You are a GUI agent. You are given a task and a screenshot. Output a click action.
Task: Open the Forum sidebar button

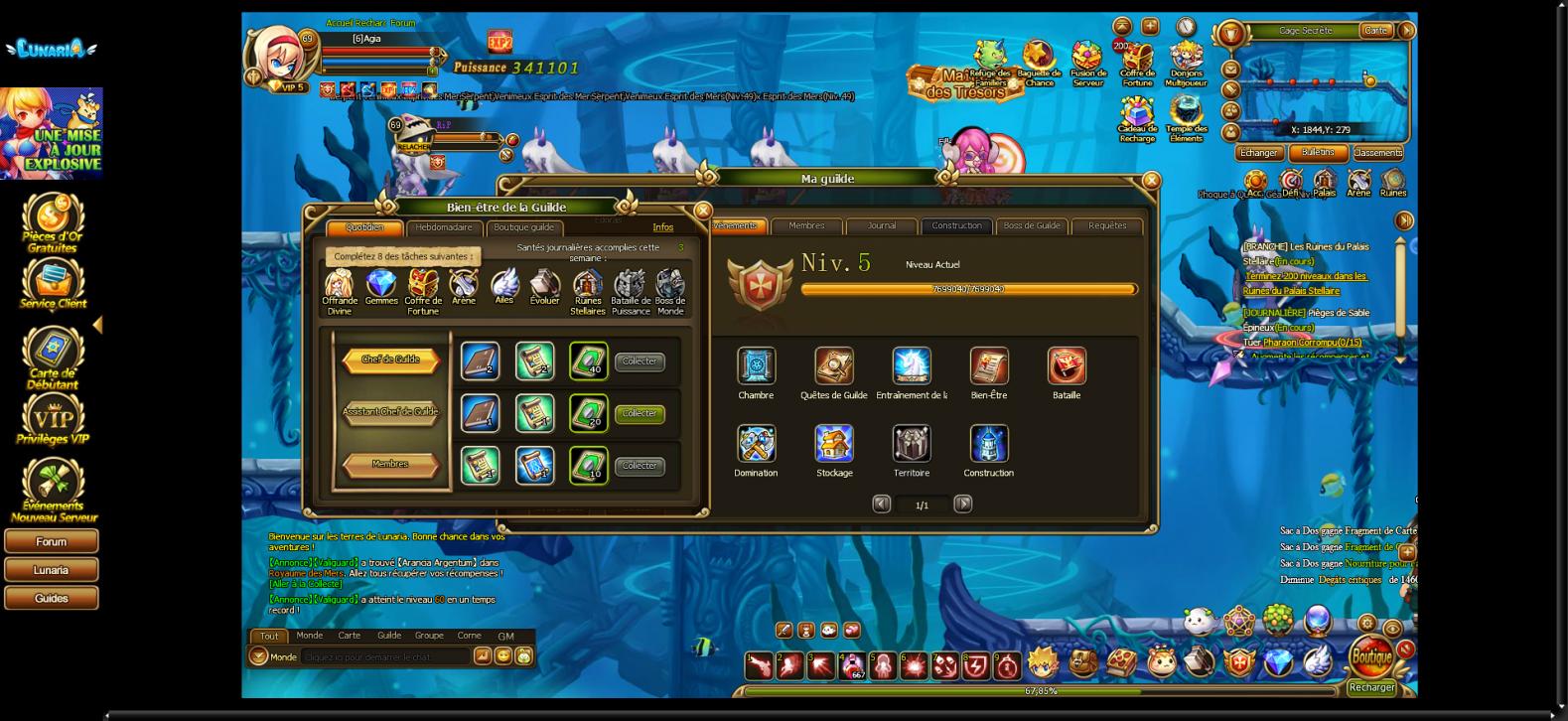(x=52, y=541)
